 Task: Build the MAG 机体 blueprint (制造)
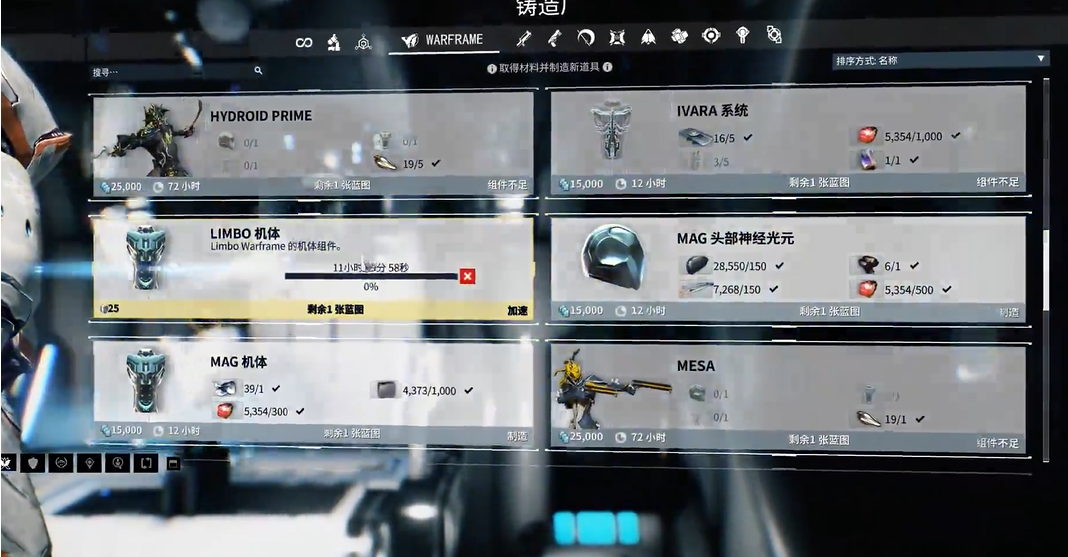[517, 436]
